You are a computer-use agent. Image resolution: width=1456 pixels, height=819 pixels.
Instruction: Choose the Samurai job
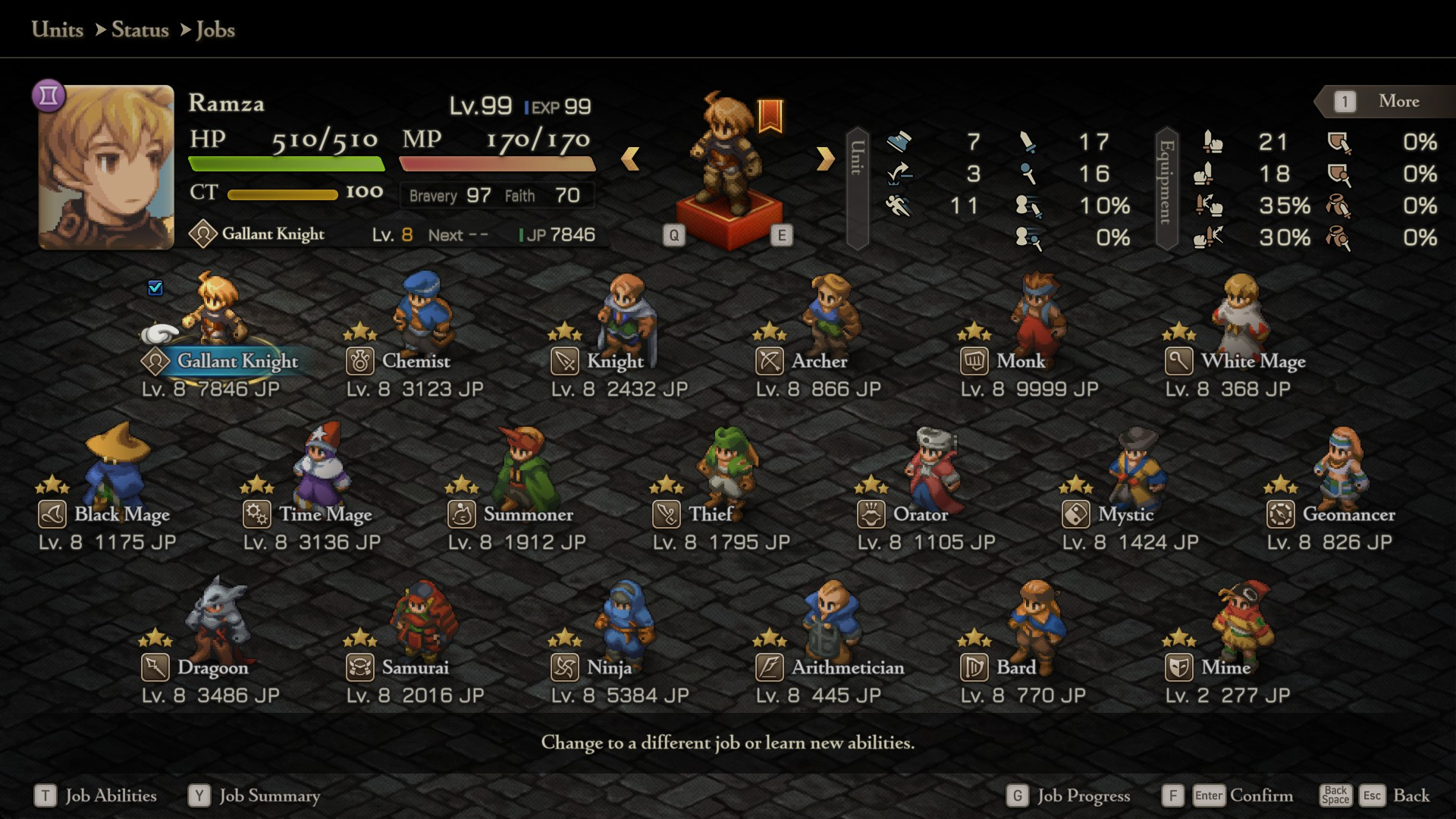[415, 667]
